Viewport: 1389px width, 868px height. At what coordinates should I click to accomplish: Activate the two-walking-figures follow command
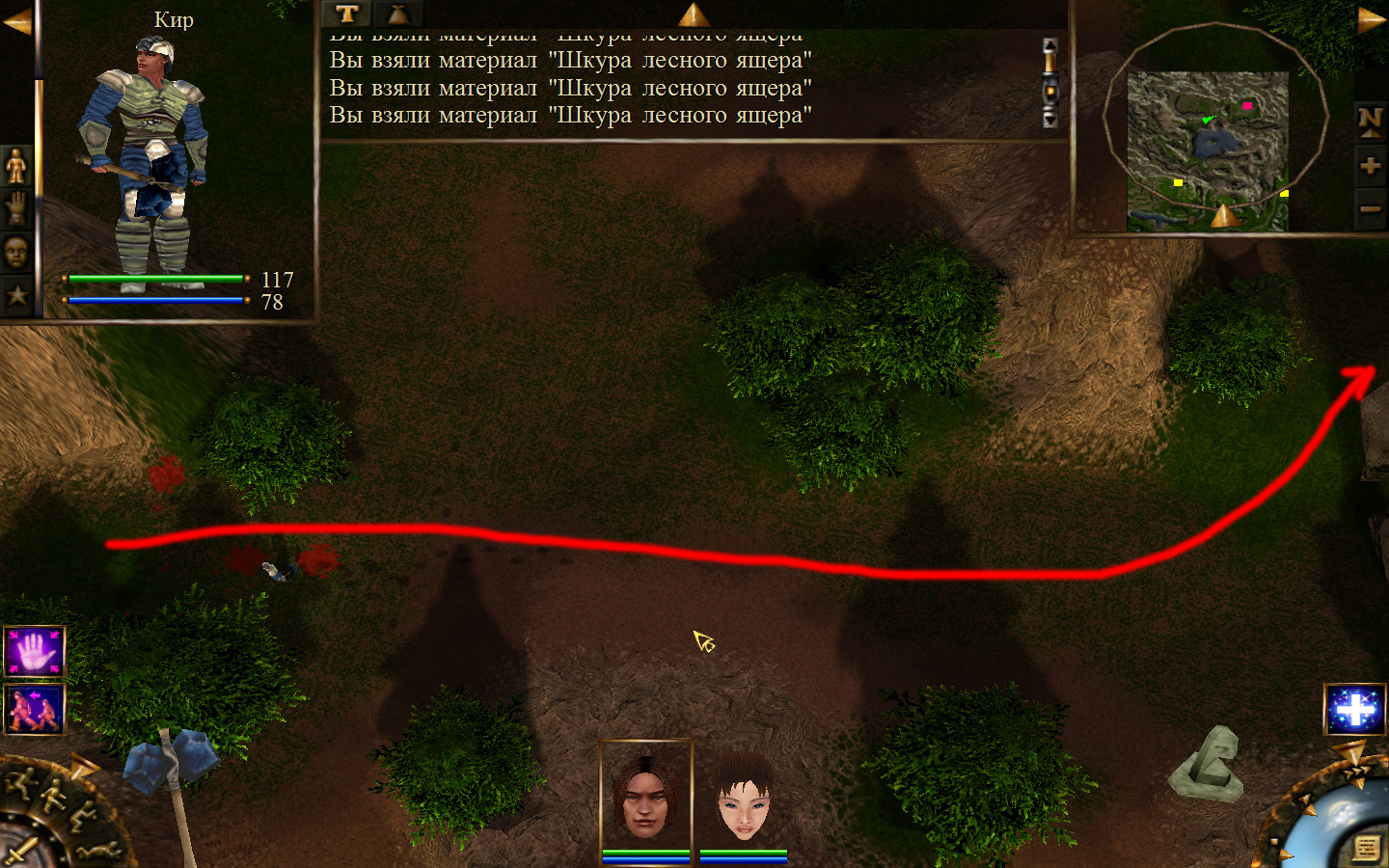(x=35, y=709)
